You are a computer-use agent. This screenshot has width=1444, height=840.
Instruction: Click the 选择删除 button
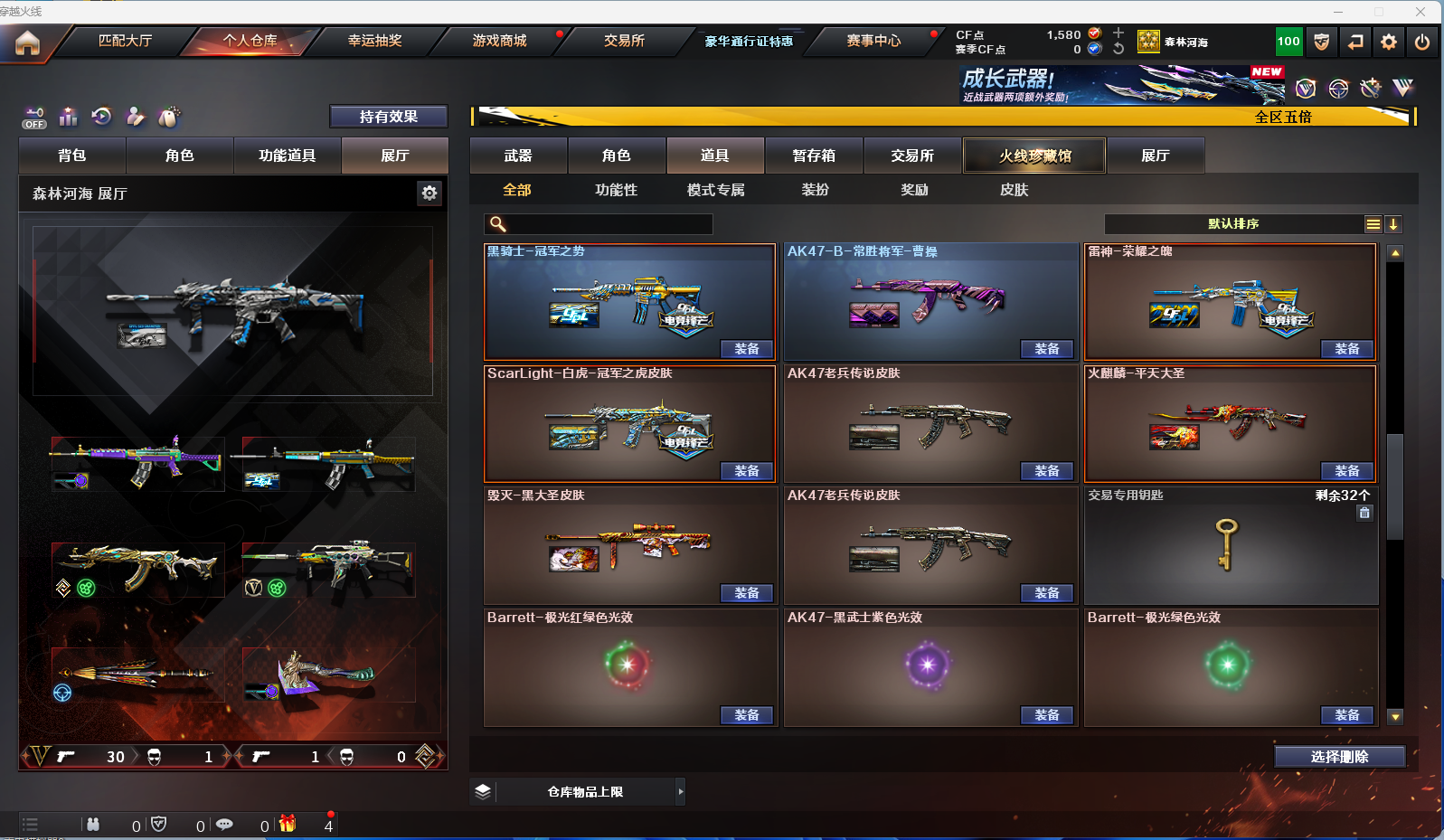click(x=1339, y=757)
